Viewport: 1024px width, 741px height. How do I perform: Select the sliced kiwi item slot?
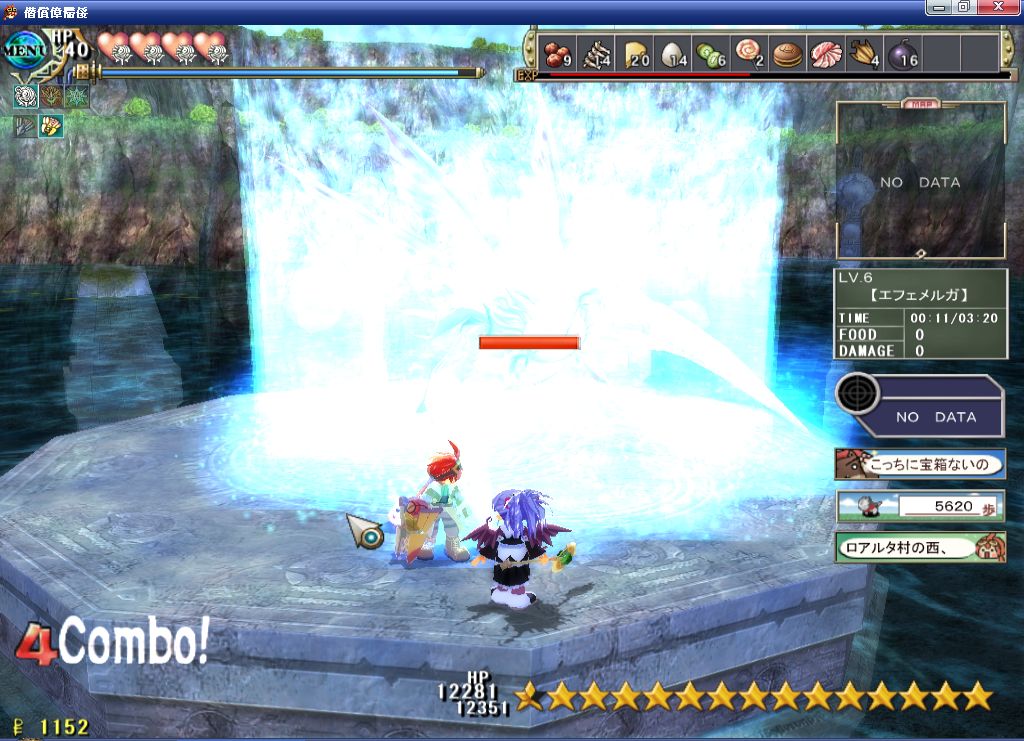coord(712,53)
